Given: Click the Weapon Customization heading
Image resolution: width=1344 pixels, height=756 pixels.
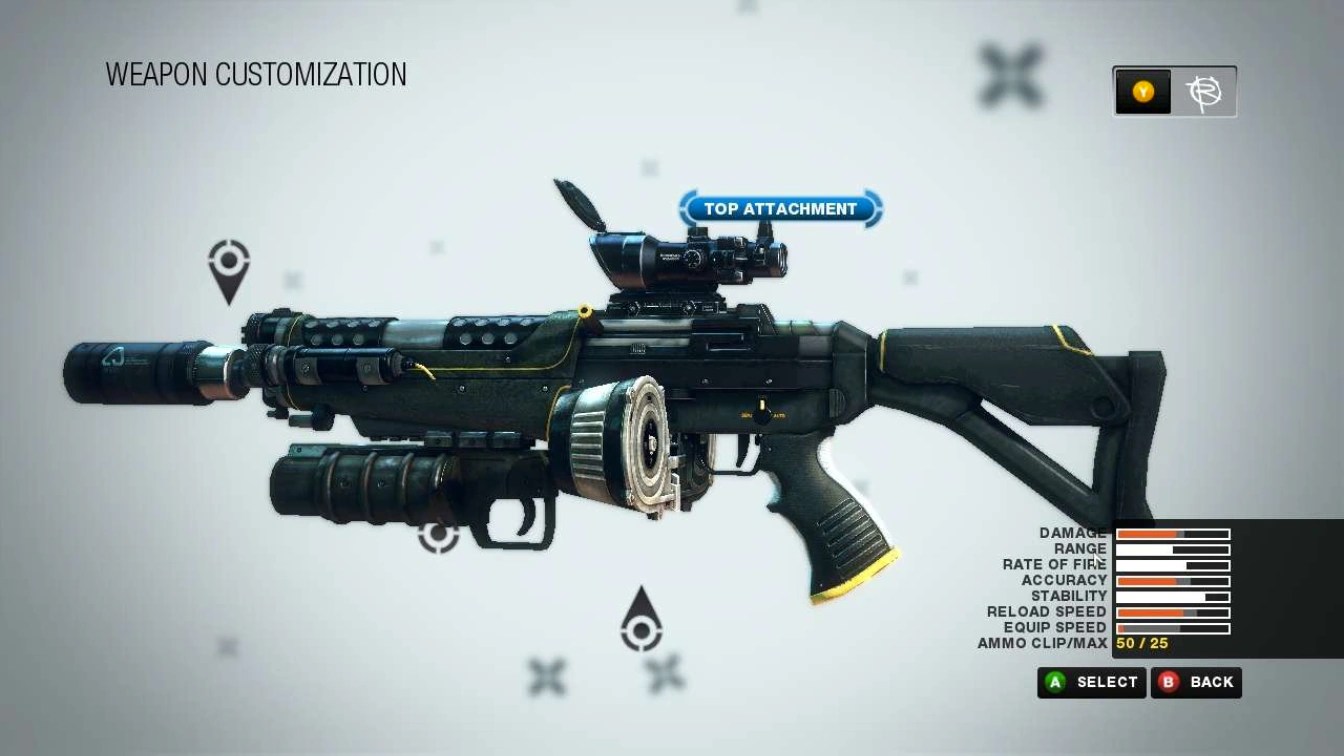Looking at the screenshot, I should 255,74.
